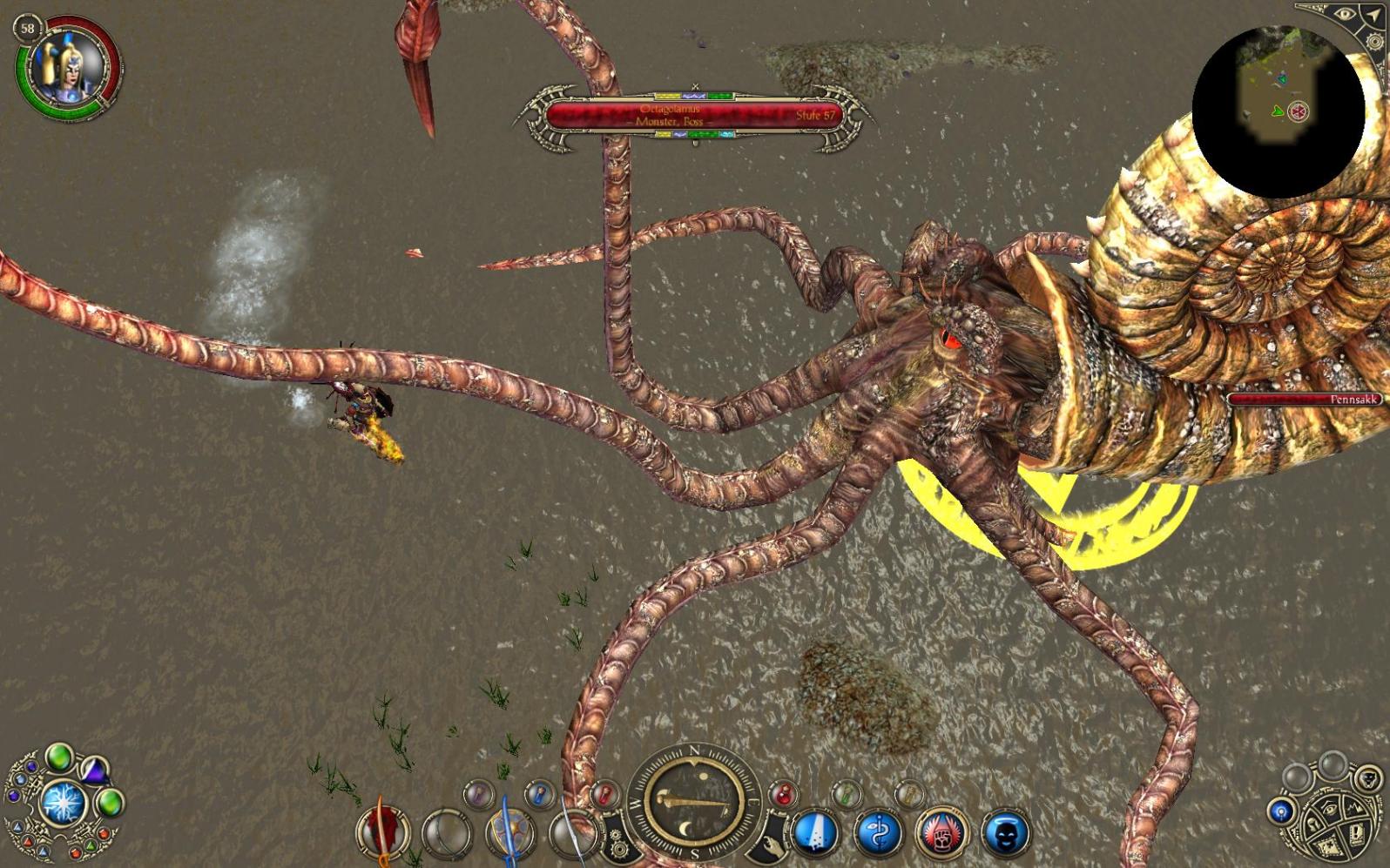Open the character portrait in the corner

click(66, 67)
